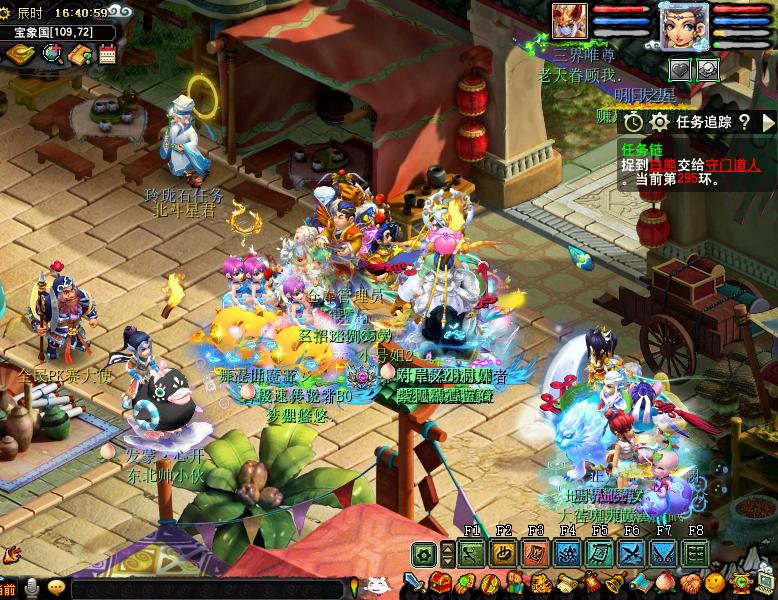Show quest tracker help question mark
The height and width of the screenshot is (600, 778).
(x=744, y=122)
